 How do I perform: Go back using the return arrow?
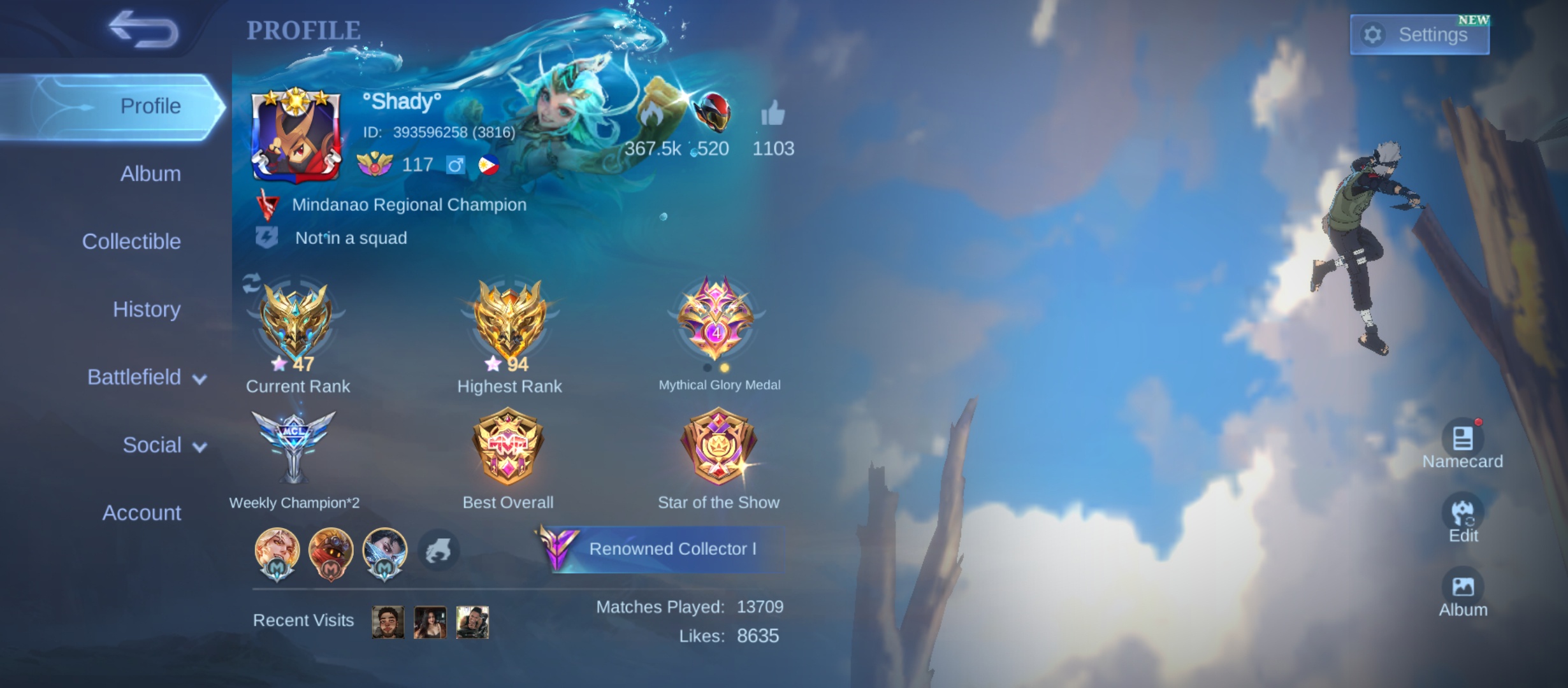[143, 29]
